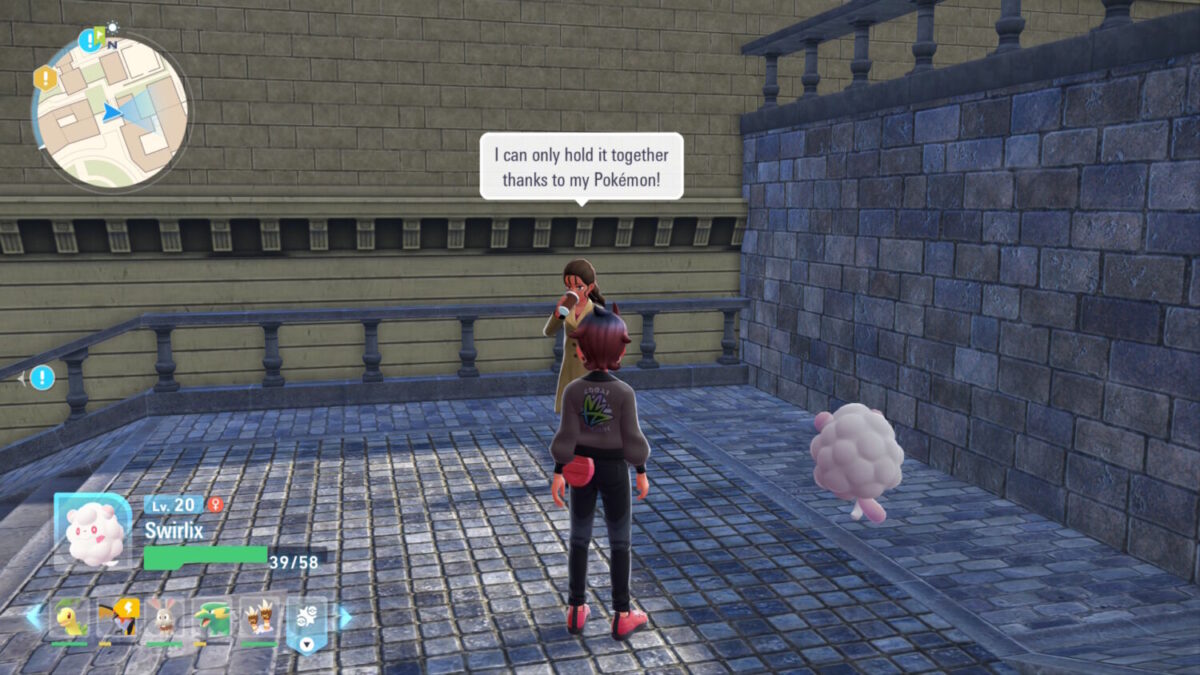Select the Swirlix lead Pokémon portrait

tap(93, 532)
